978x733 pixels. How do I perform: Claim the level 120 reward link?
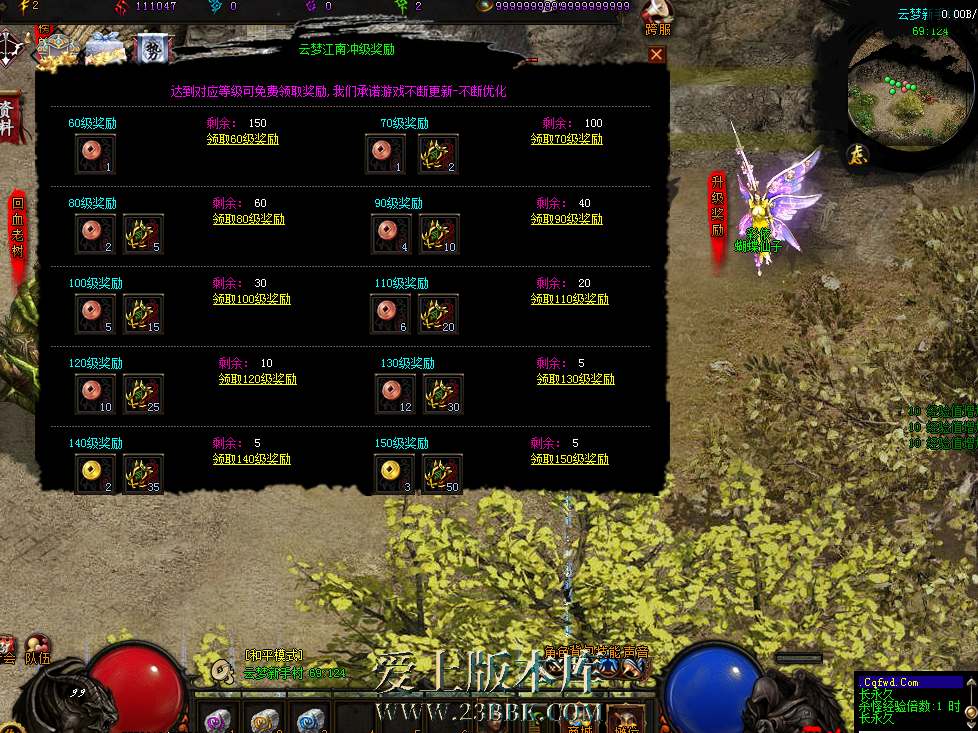[257, 379]
